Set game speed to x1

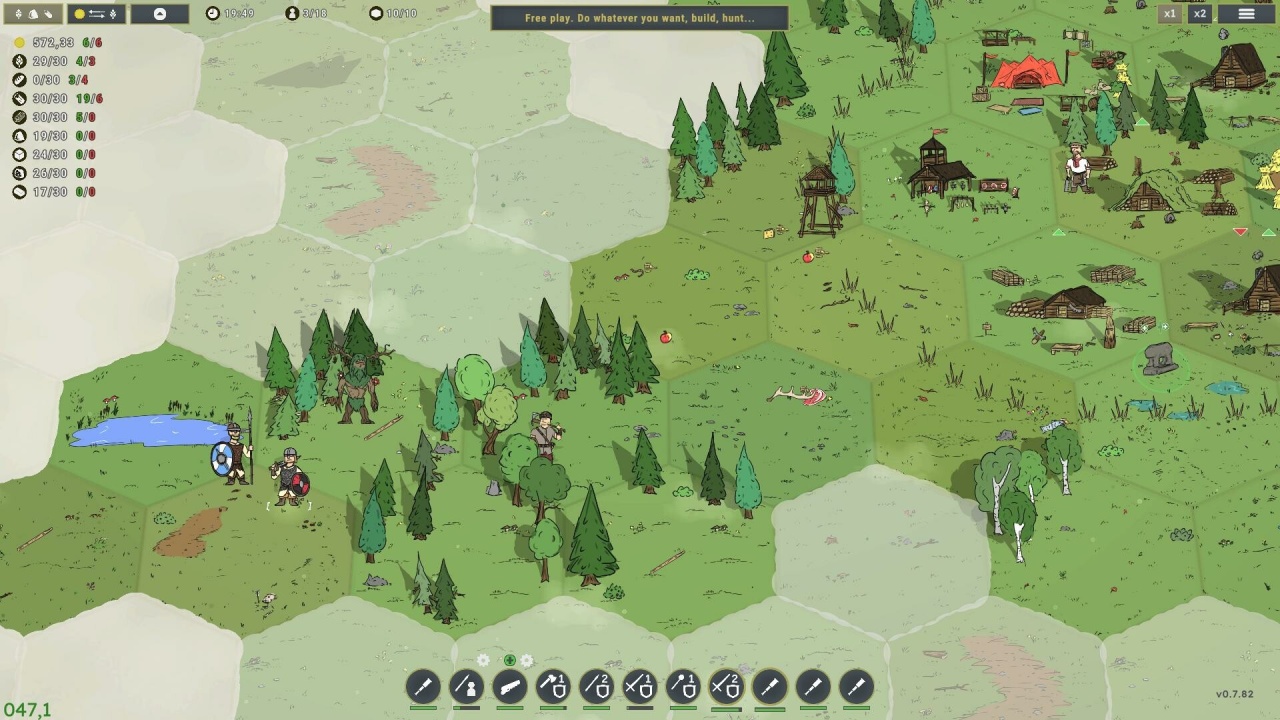tap(1169, 14)
